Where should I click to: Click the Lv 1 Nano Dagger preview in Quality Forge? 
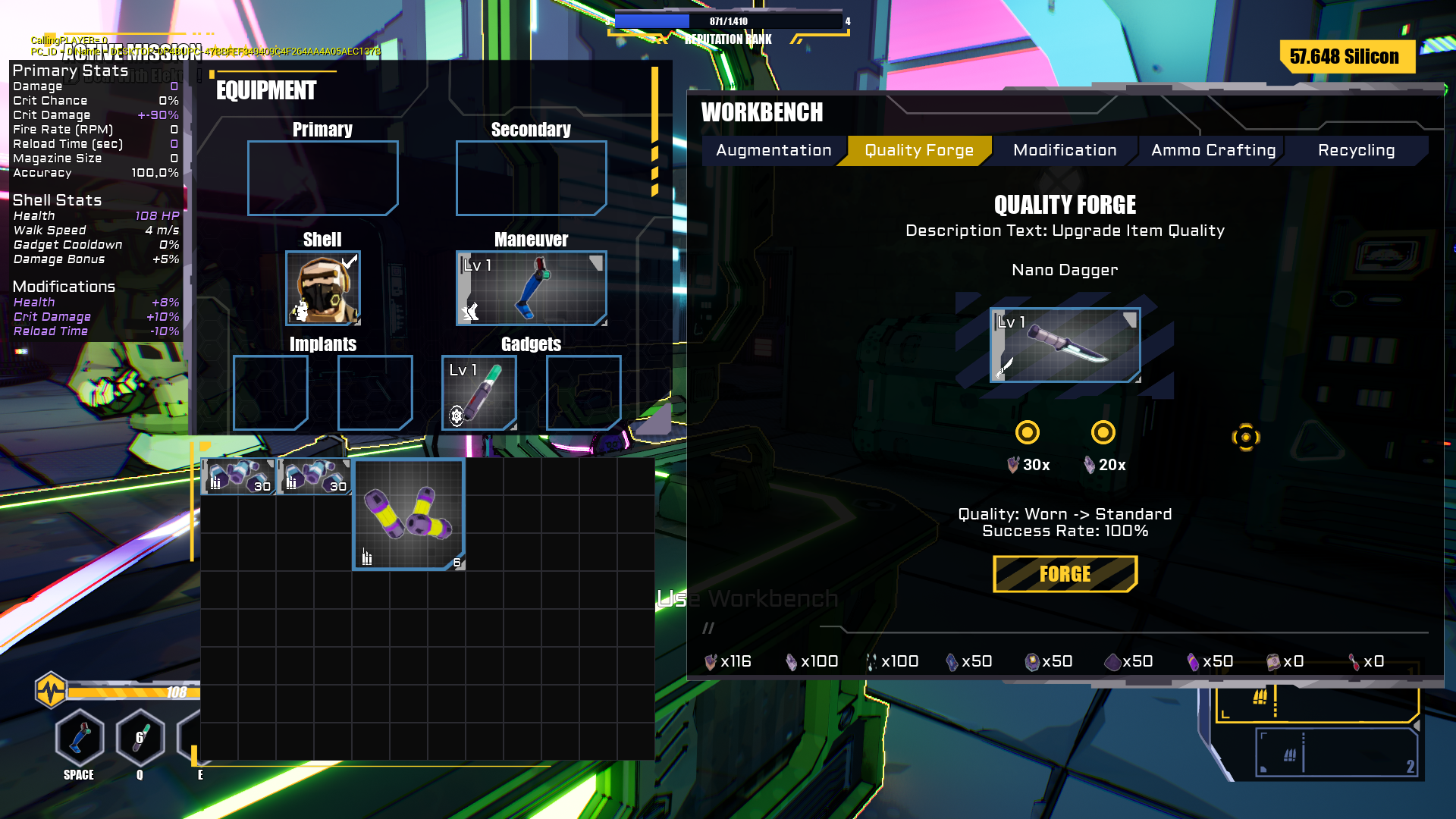(x=1065, y=344)
